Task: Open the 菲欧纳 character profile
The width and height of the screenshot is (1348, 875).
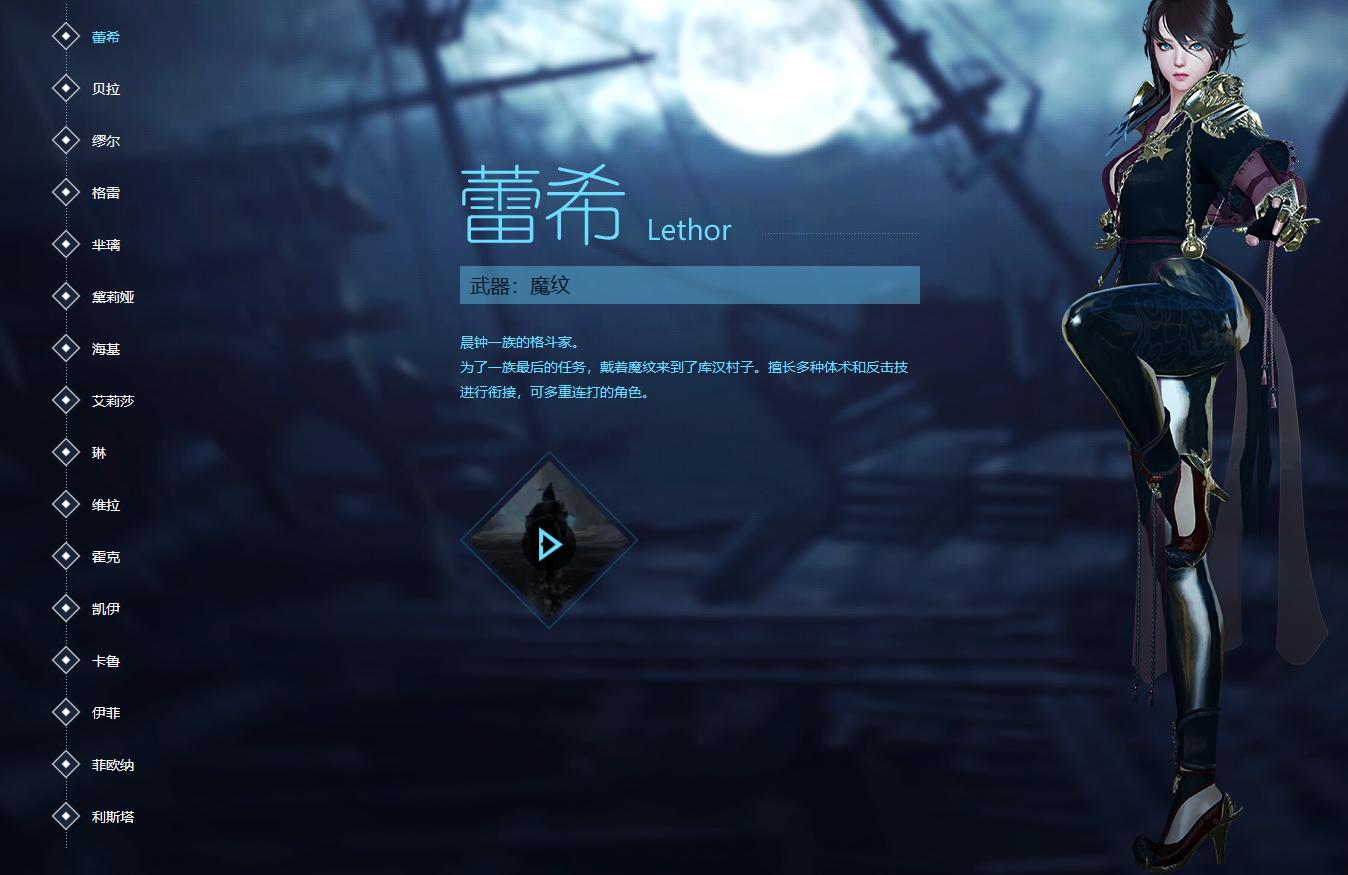Action: coord(112,764)
